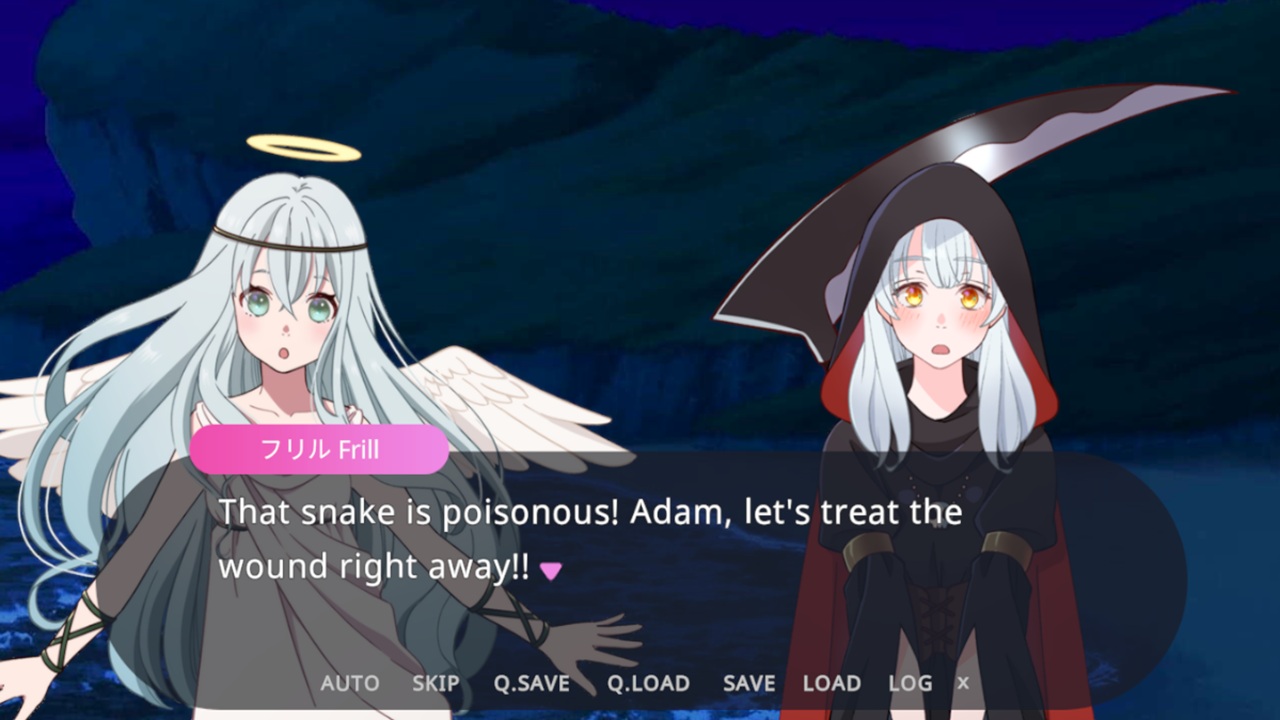Select the フリル Frill name plate
The image size is (1280, 720).
coord(318,448)
